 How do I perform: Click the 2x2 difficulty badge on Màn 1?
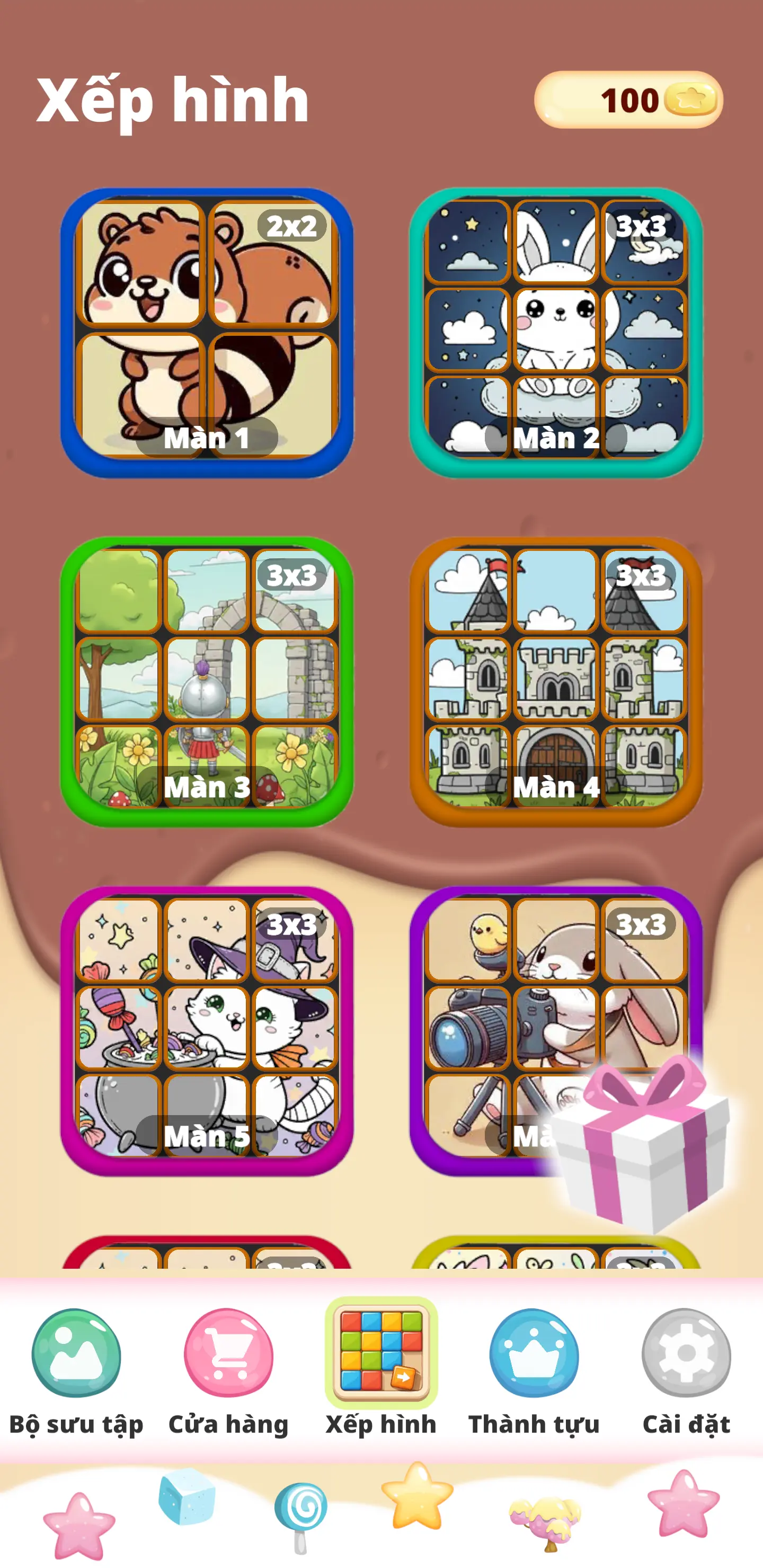(x=294, y=229)
